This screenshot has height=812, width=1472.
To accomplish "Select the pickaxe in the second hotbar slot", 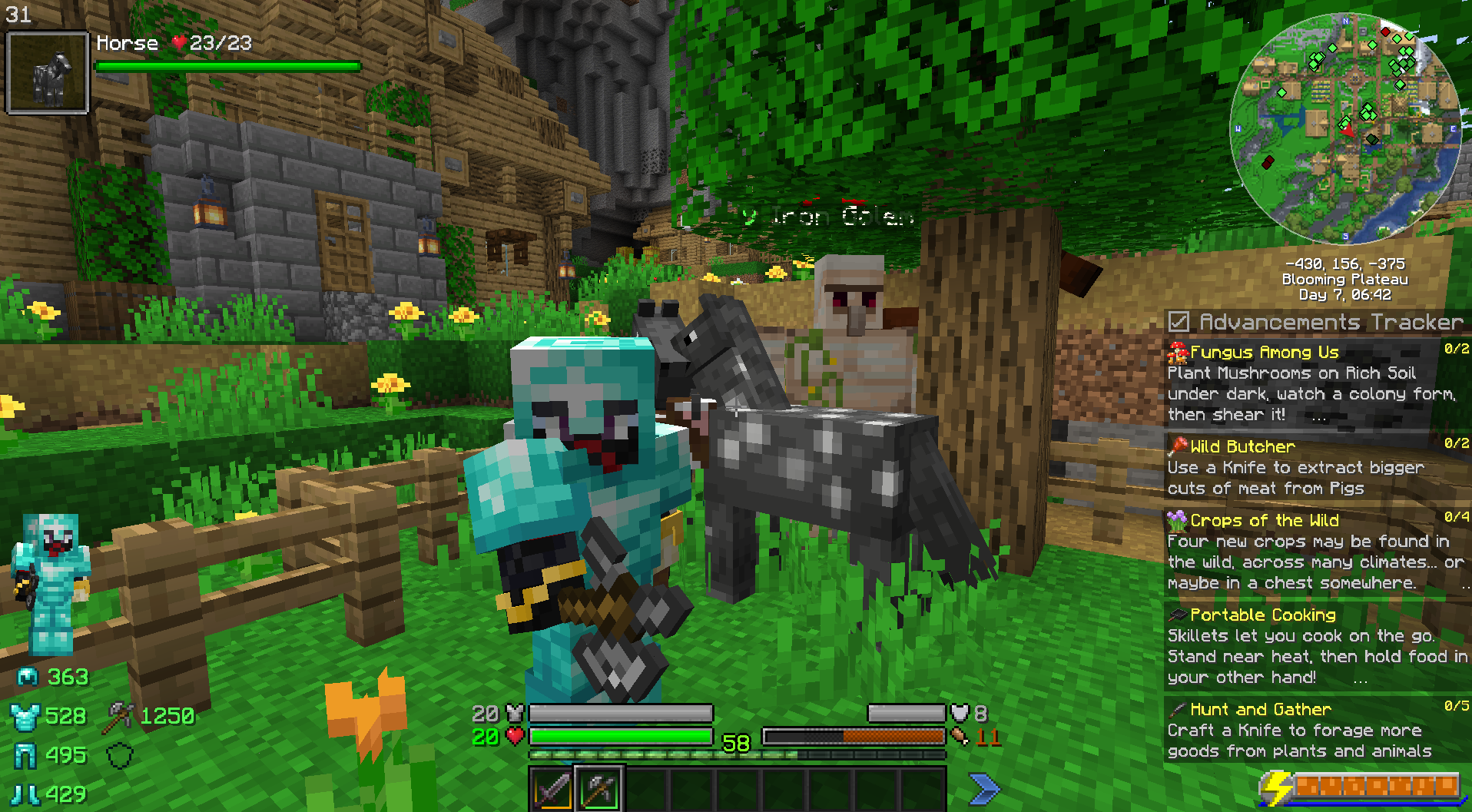I will tap(598, 787).
